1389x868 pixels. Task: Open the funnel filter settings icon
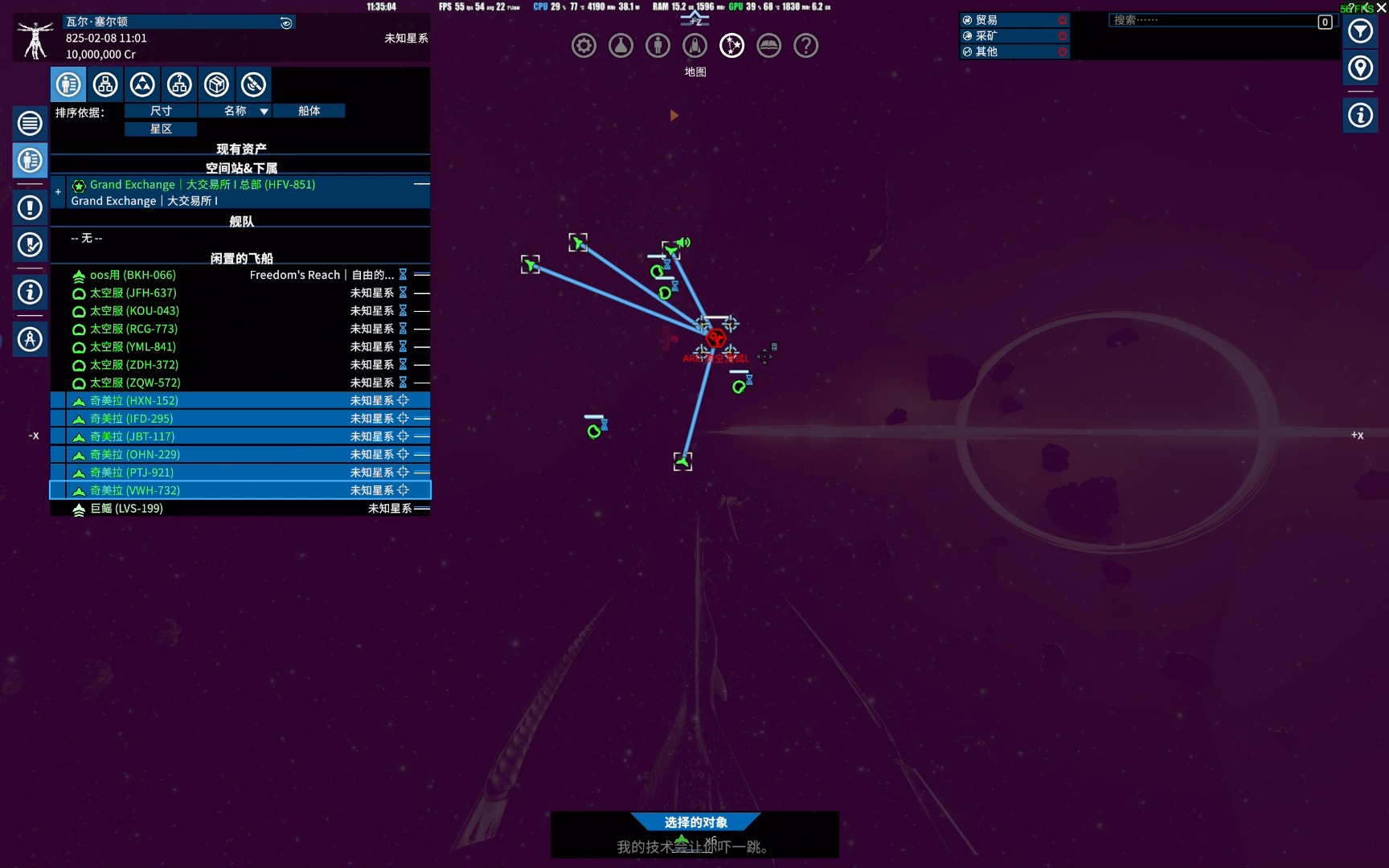tap(1360, 31)
